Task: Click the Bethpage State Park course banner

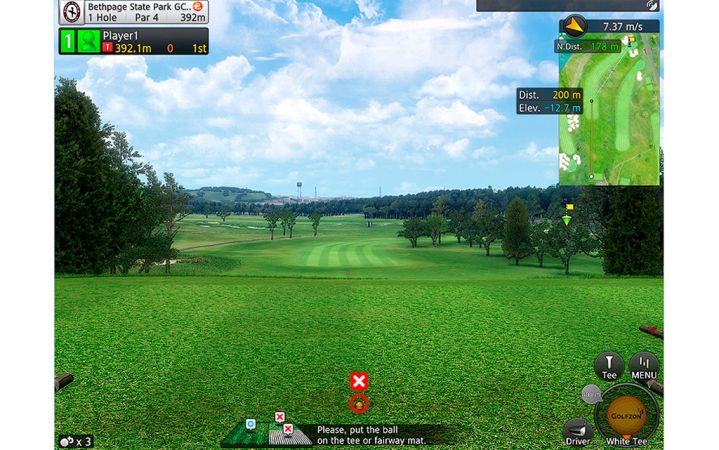Action: coord(133,11)
